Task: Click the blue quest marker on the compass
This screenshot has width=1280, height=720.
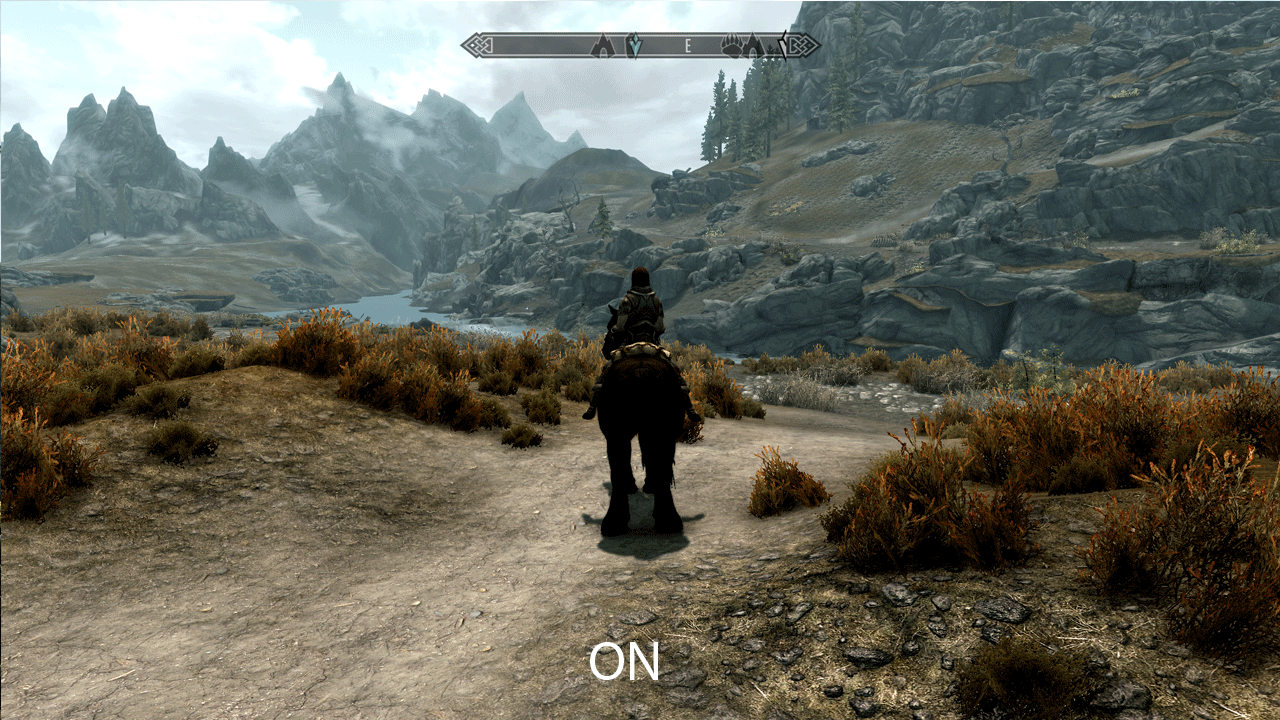Action: (x=633, y=45)
